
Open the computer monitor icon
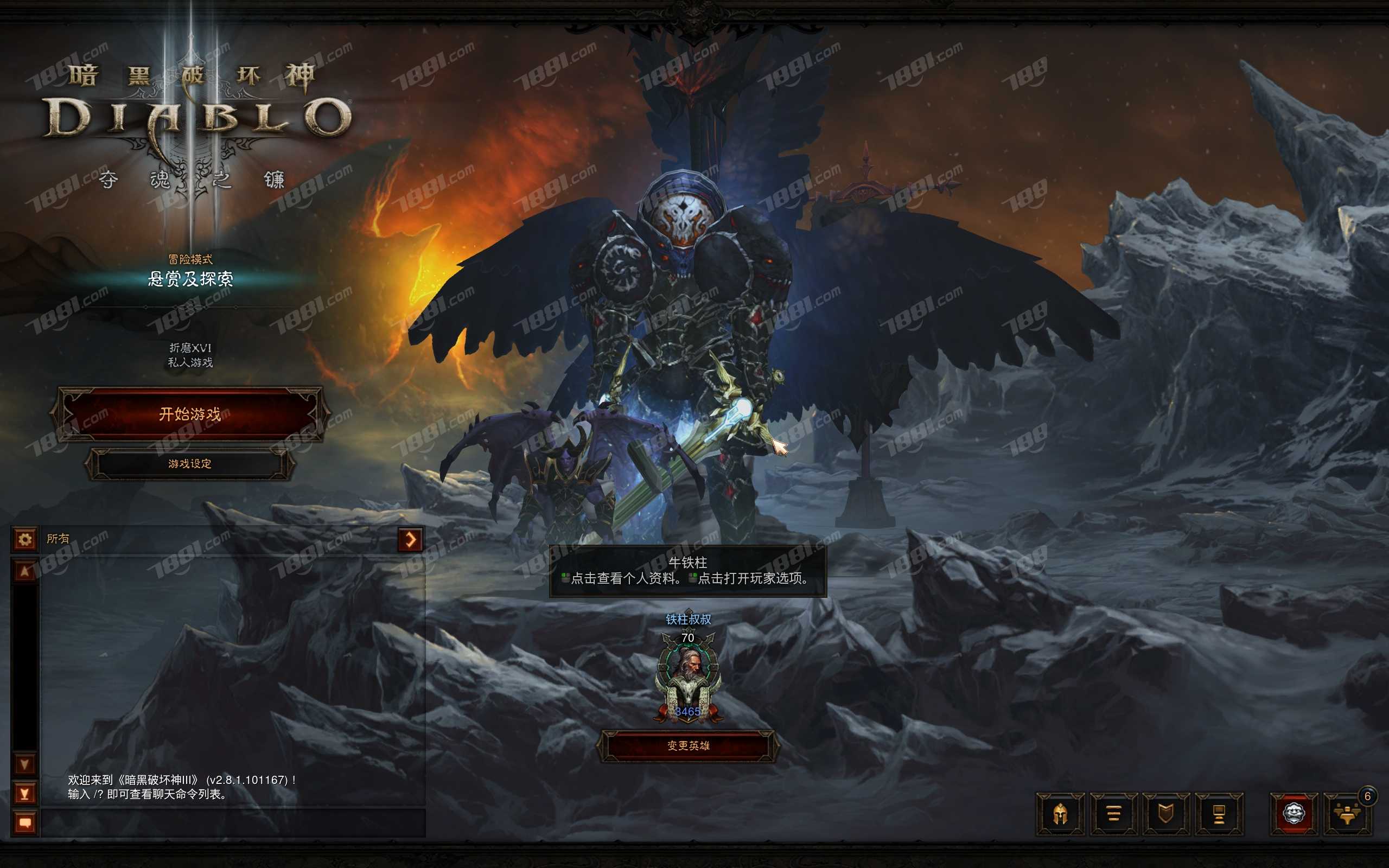(x=1219, y=814)
